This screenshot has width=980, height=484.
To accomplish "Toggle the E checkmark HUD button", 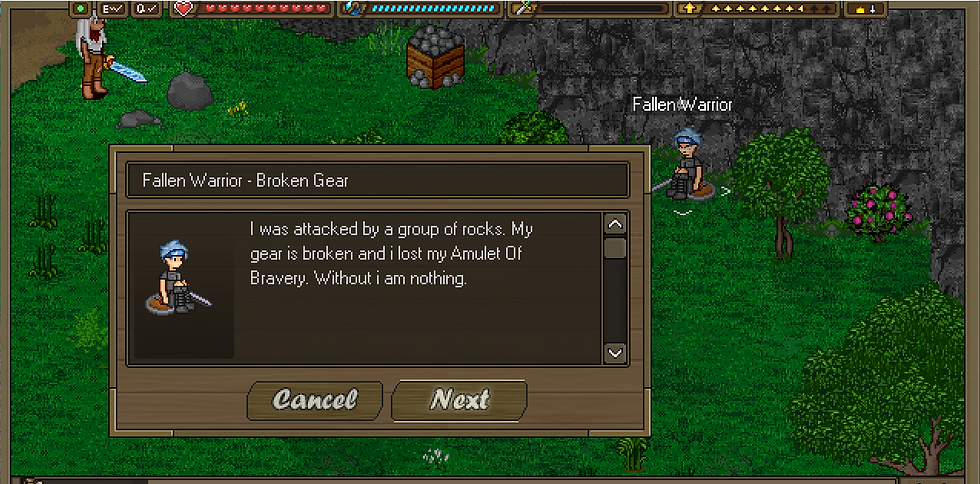I will pos(112,8).
